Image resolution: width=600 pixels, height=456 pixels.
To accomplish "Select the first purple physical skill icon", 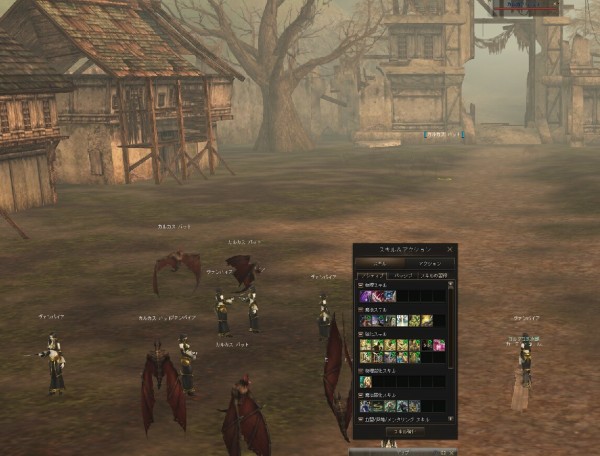I will pos(365,296).
